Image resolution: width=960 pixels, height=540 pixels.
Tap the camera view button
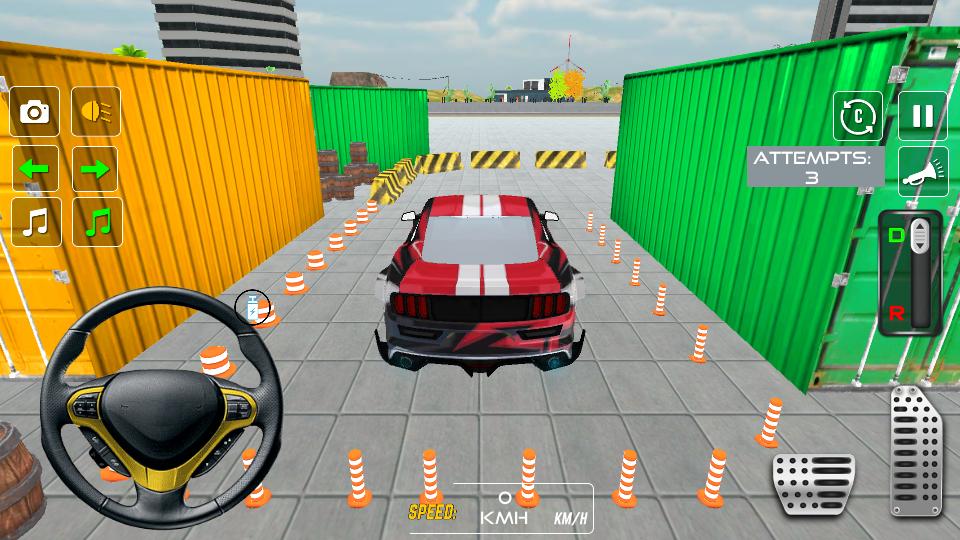pos(35,112)
